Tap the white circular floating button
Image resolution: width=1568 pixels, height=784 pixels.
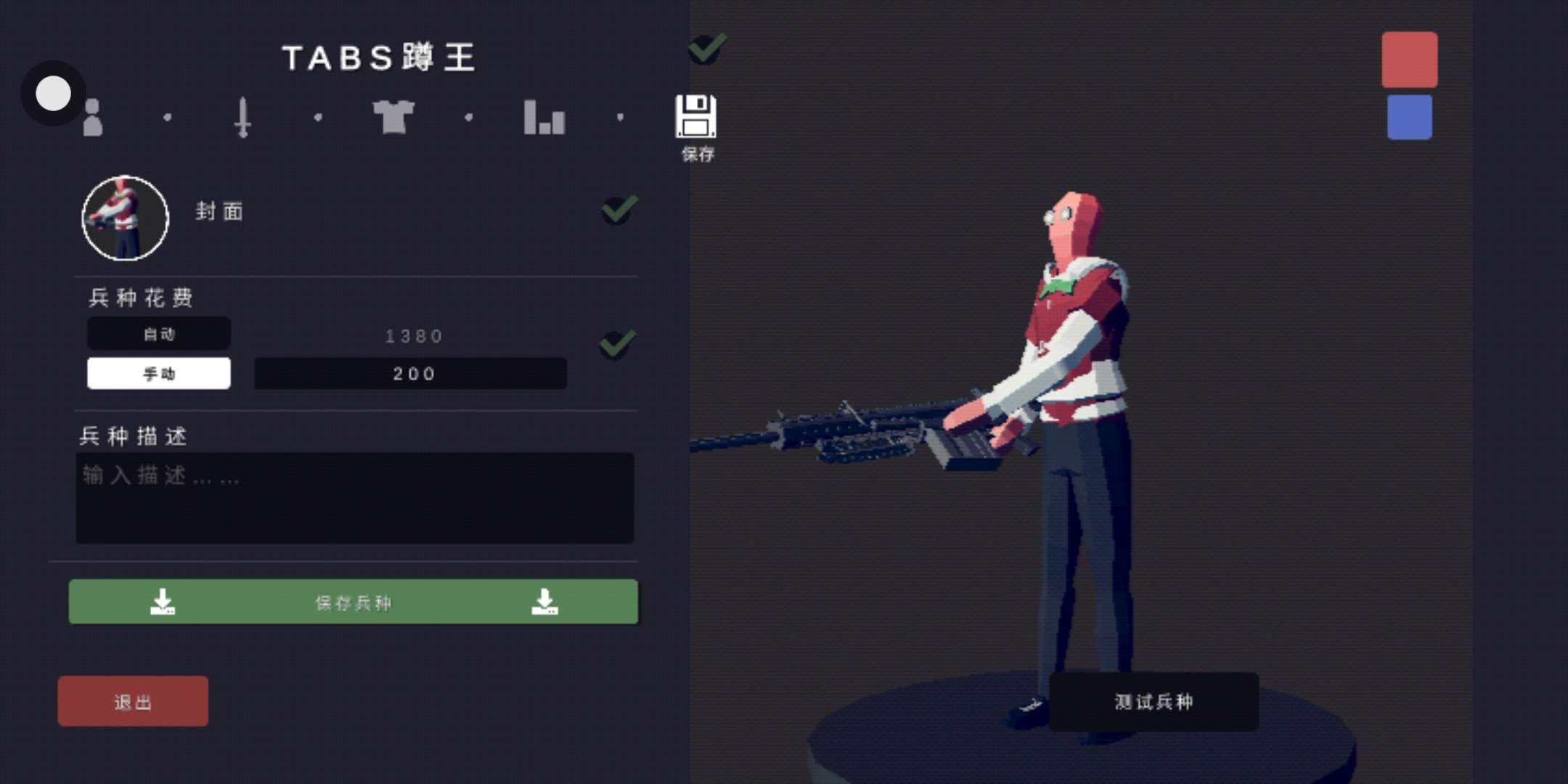[53, 94]
